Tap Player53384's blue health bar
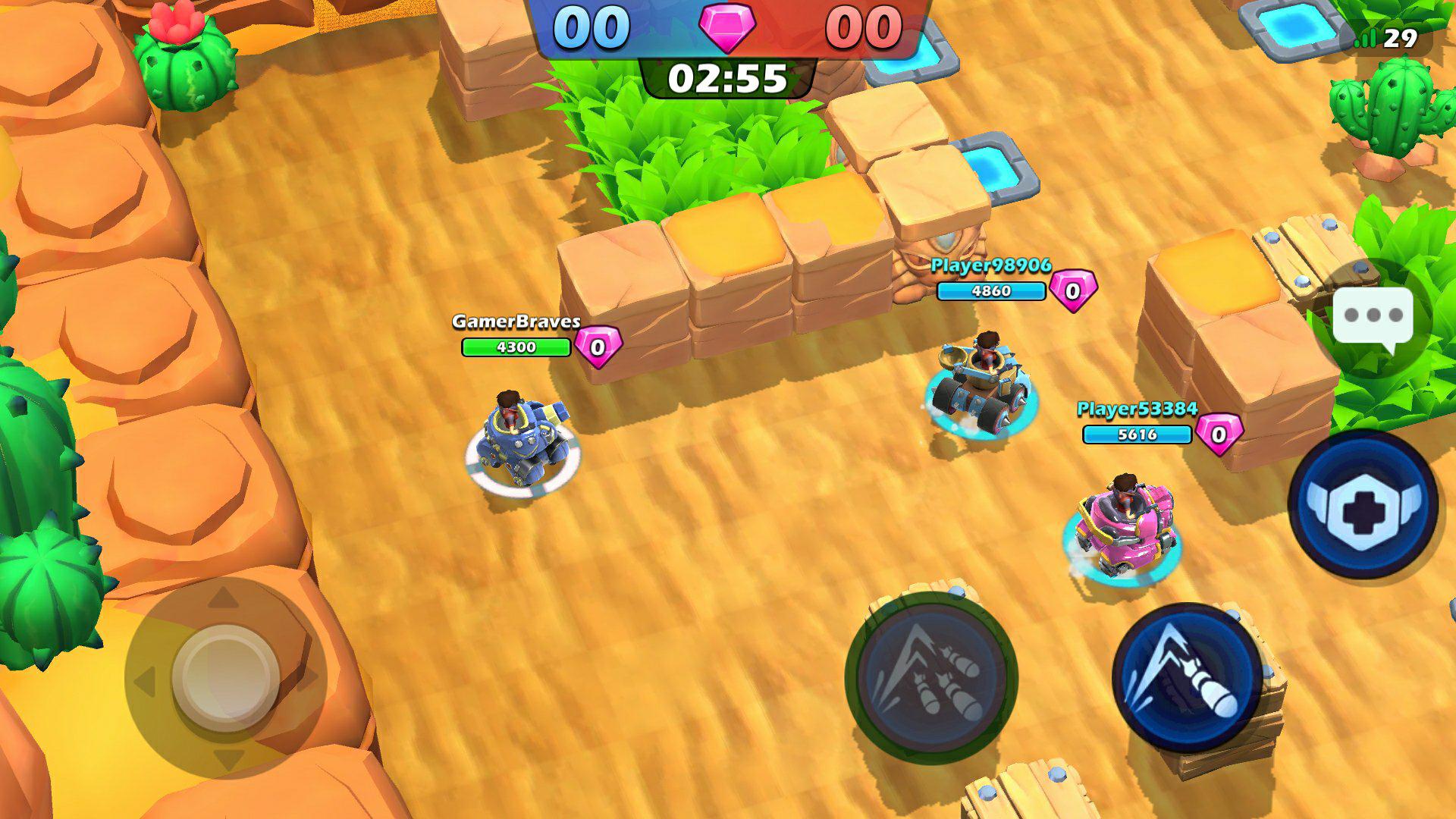The image size is (1456, 819). pos(1137,435)
